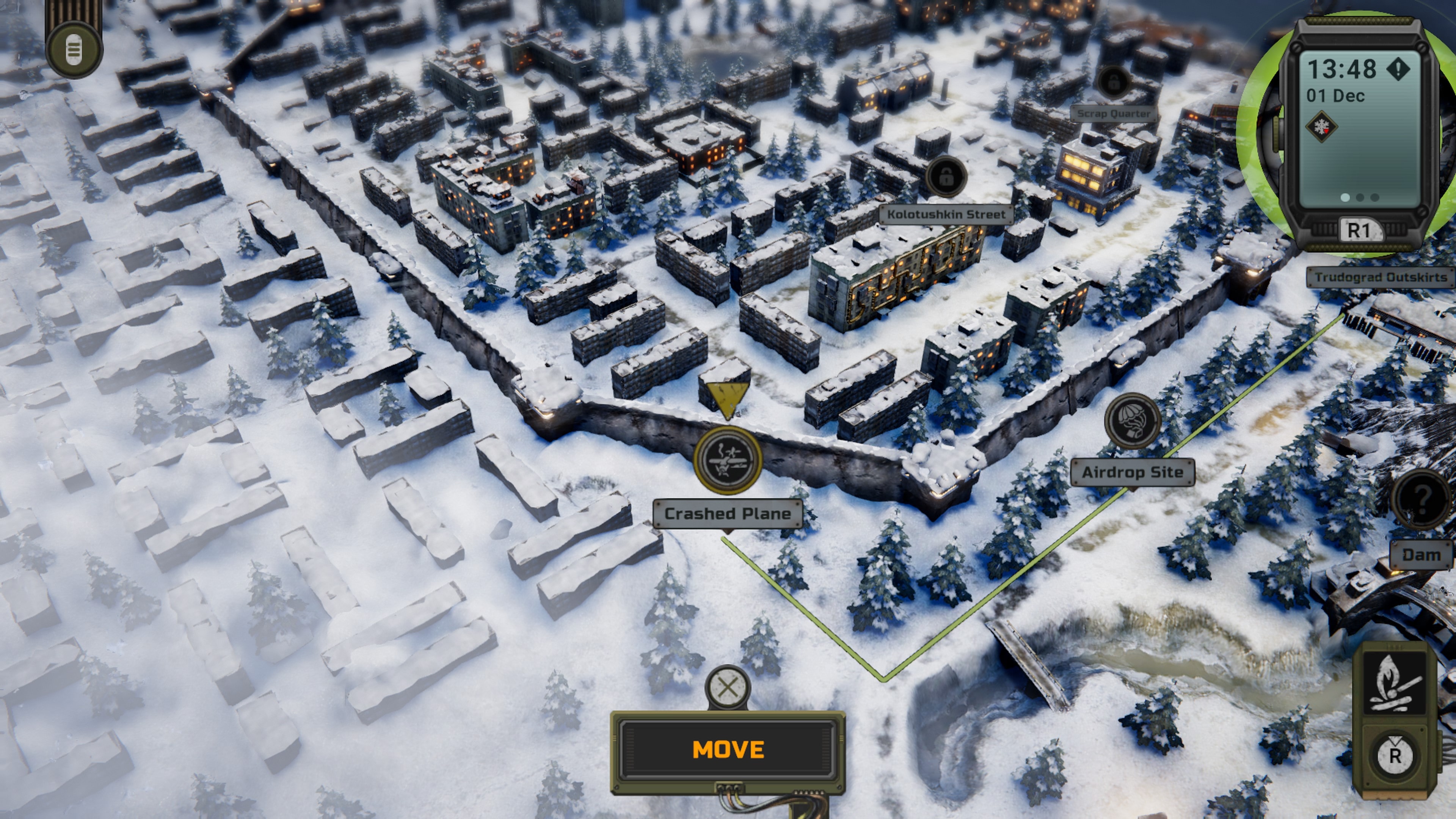Select the second page dot on the watch
The image size is (1456, 819).
tap(1359, 197)
